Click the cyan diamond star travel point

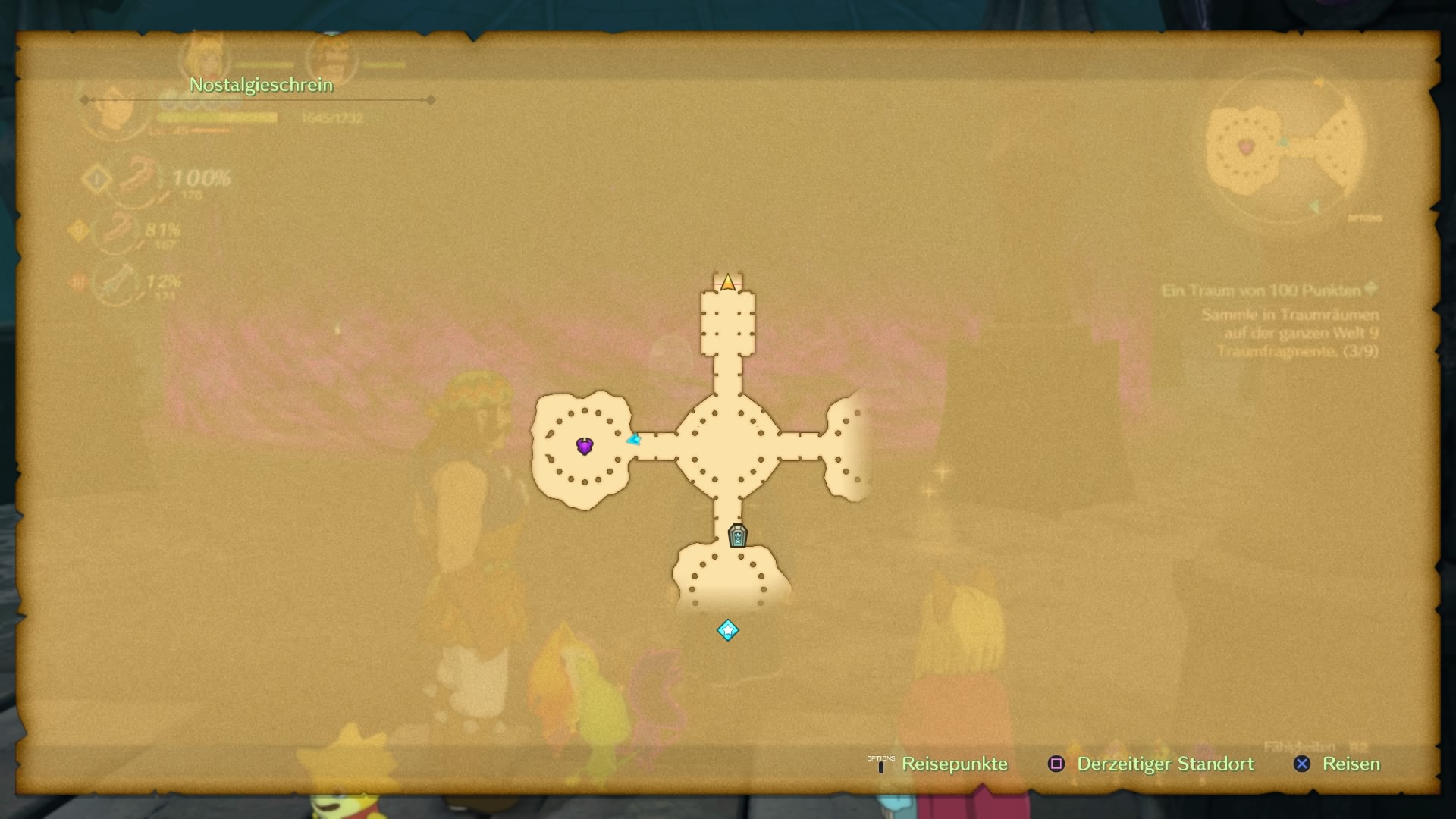[728, 630]
